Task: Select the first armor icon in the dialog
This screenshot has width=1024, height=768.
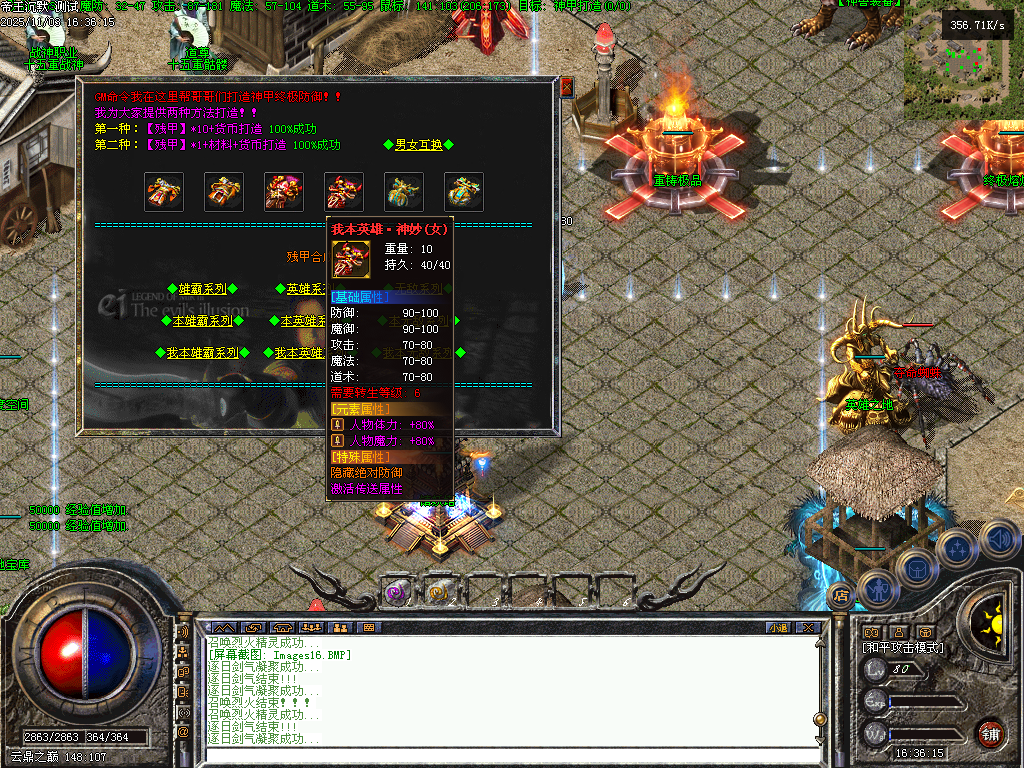Action: 164,192
